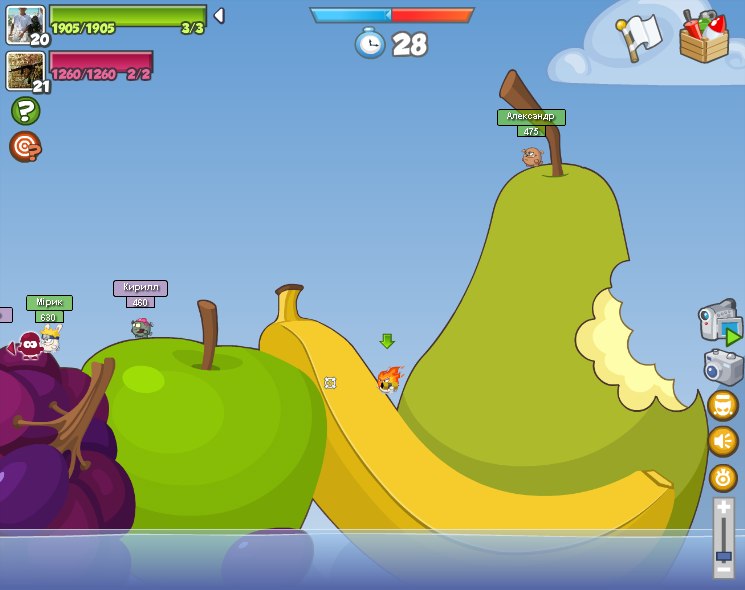Collapse the team panel with white arrow
This screenshot has width=745, height=590.
pos(219,16)
